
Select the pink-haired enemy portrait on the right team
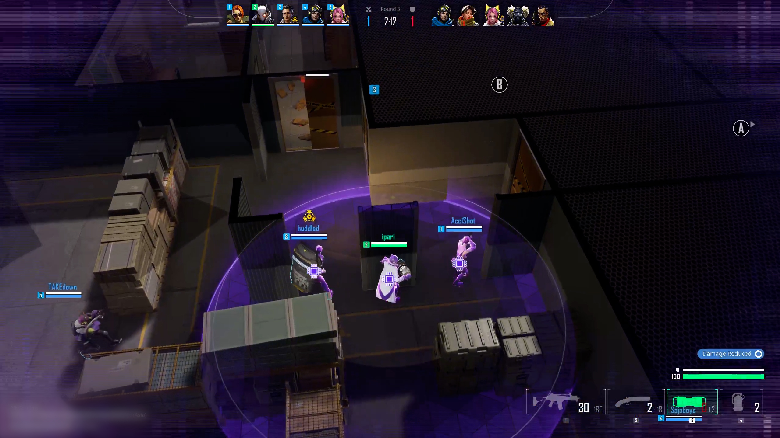coord(493,15)
